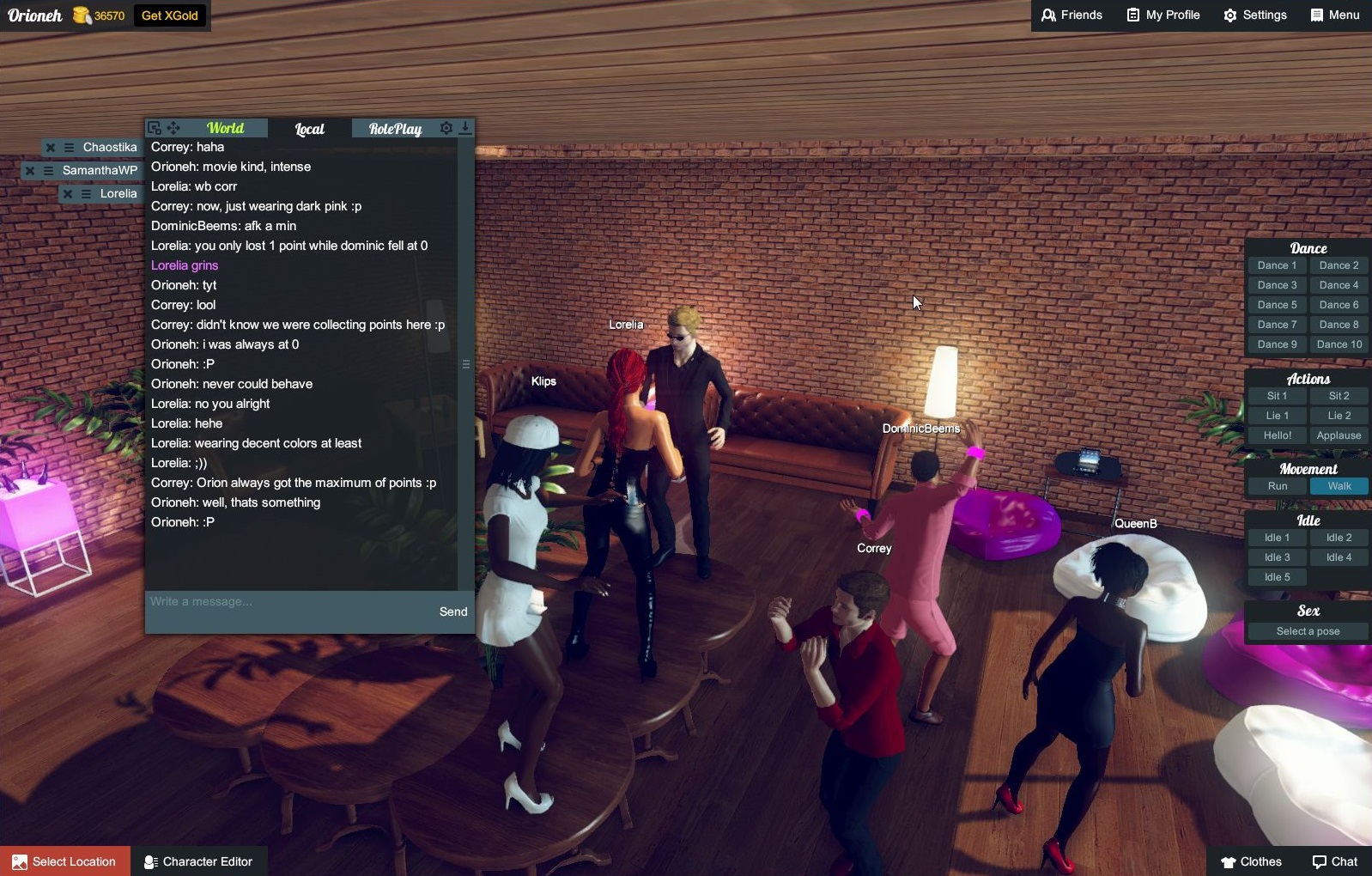The width and height of the screenshot is (1372, 876).
Task: Click the chat download/minimize arrow icon
Action: [x=465, y=127]
